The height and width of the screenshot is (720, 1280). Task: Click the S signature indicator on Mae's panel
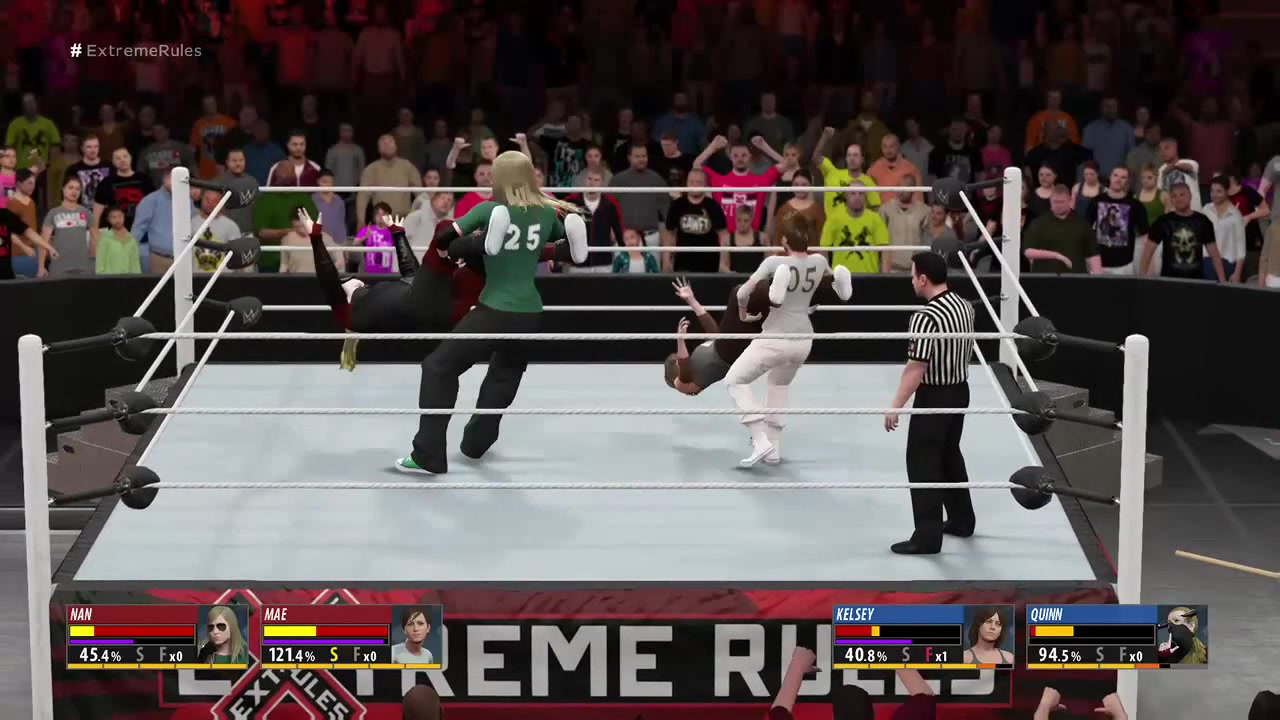pyautogui.click(x=334, y=656)
